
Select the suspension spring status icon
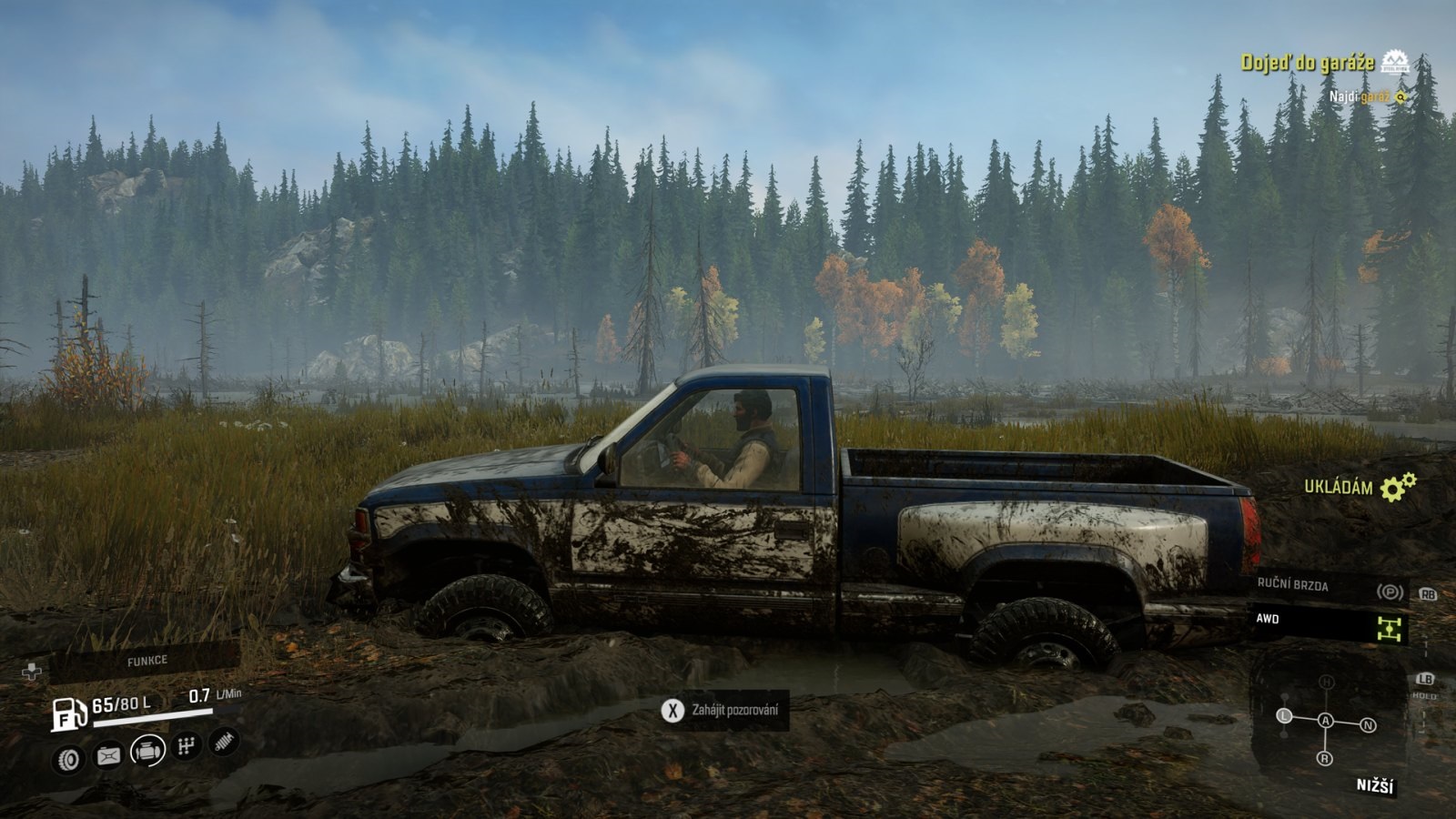224,742
